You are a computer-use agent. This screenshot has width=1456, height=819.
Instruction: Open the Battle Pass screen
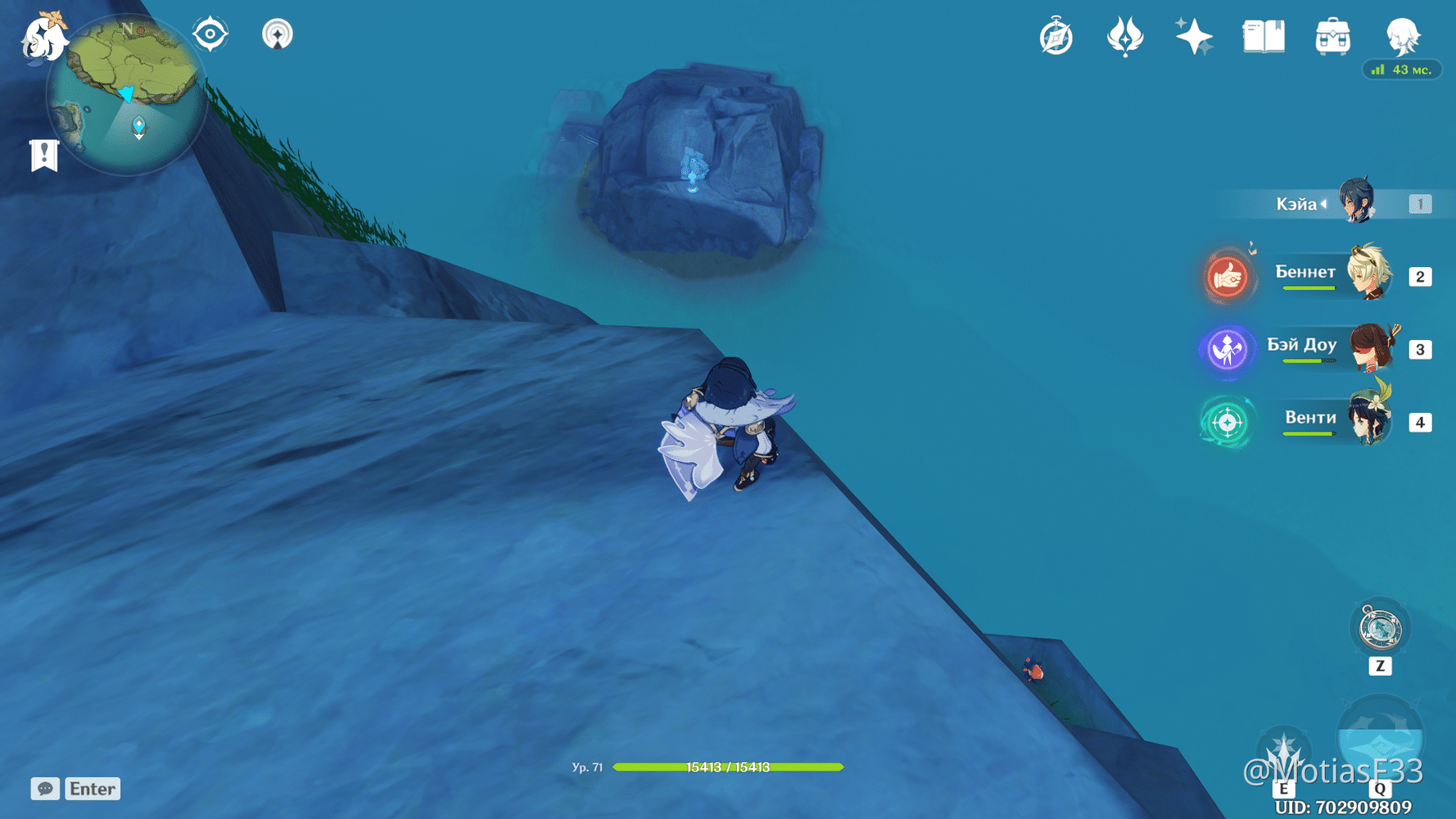pyautogui.click(x=1125, y=36)
